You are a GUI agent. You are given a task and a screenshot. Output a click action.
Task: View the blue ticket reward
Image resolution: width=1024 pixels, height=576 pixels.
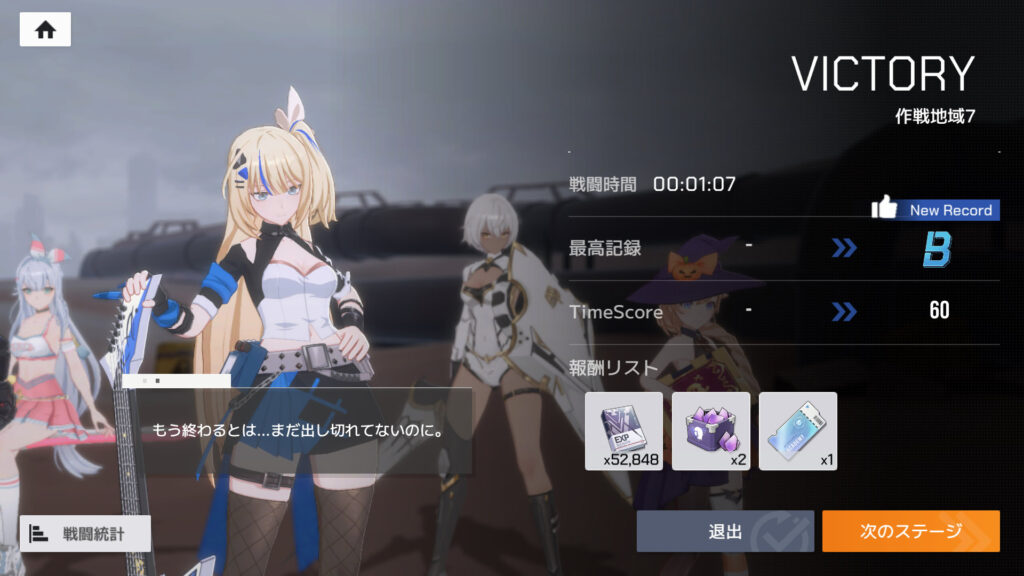pos(797,431)
